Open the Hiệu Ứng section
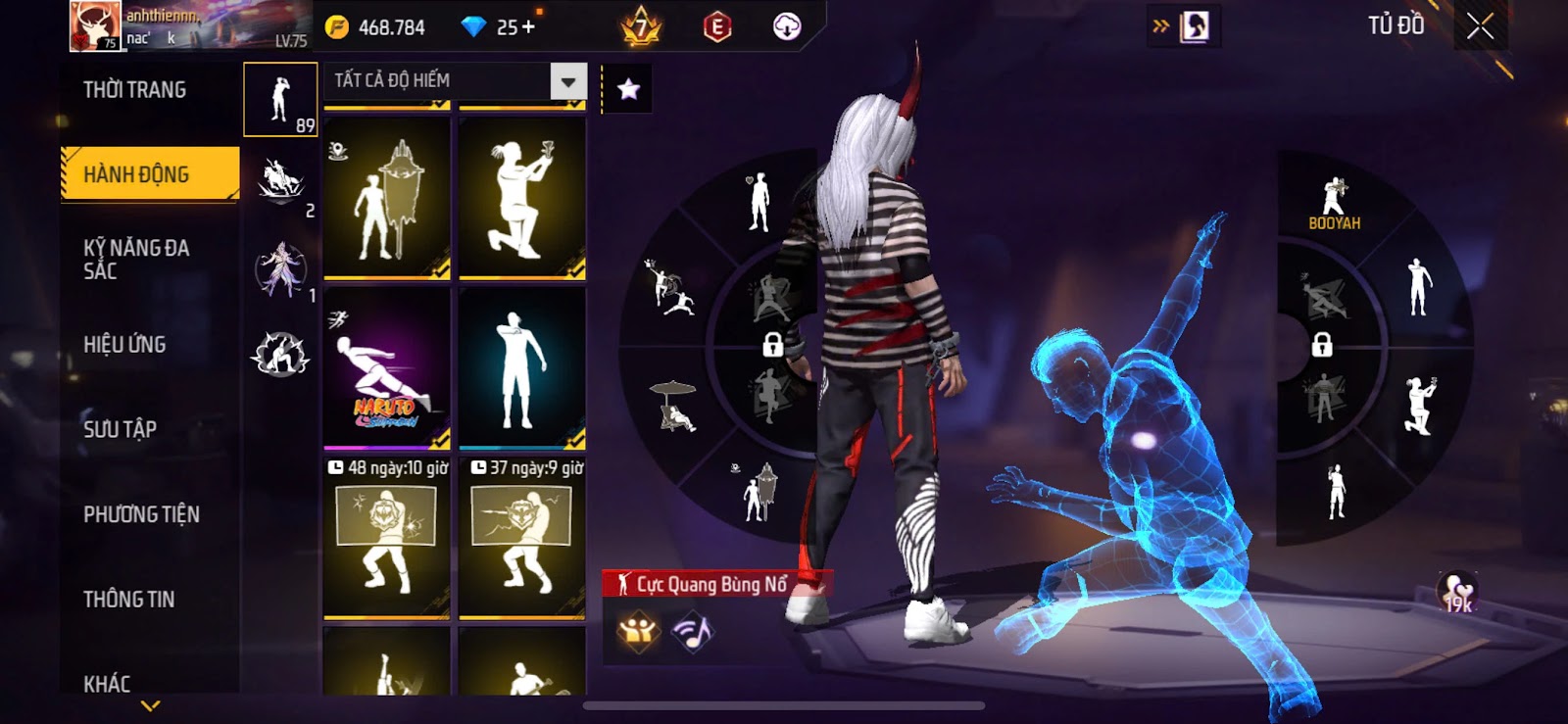Viewport: 1568px width, 724px height. coord(124,344)
